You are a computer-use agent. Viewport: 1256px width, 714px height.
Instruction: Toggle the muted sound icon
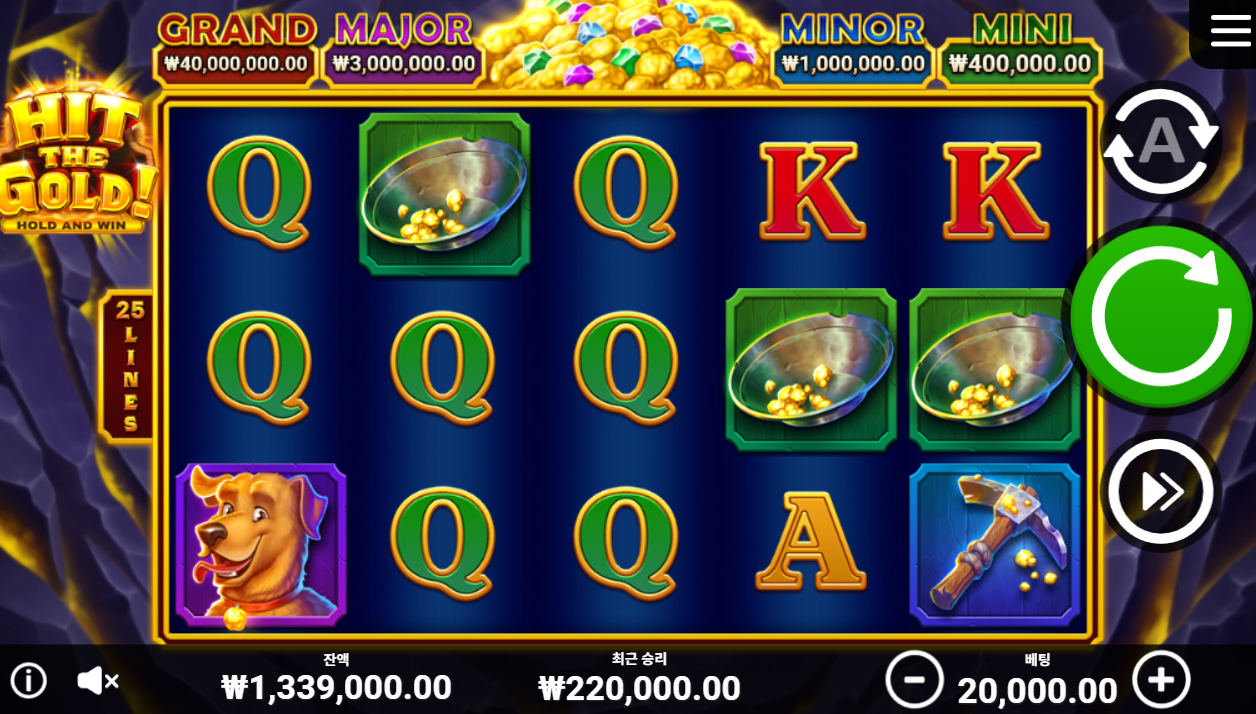pyautogui.click(x=97, y=681)
